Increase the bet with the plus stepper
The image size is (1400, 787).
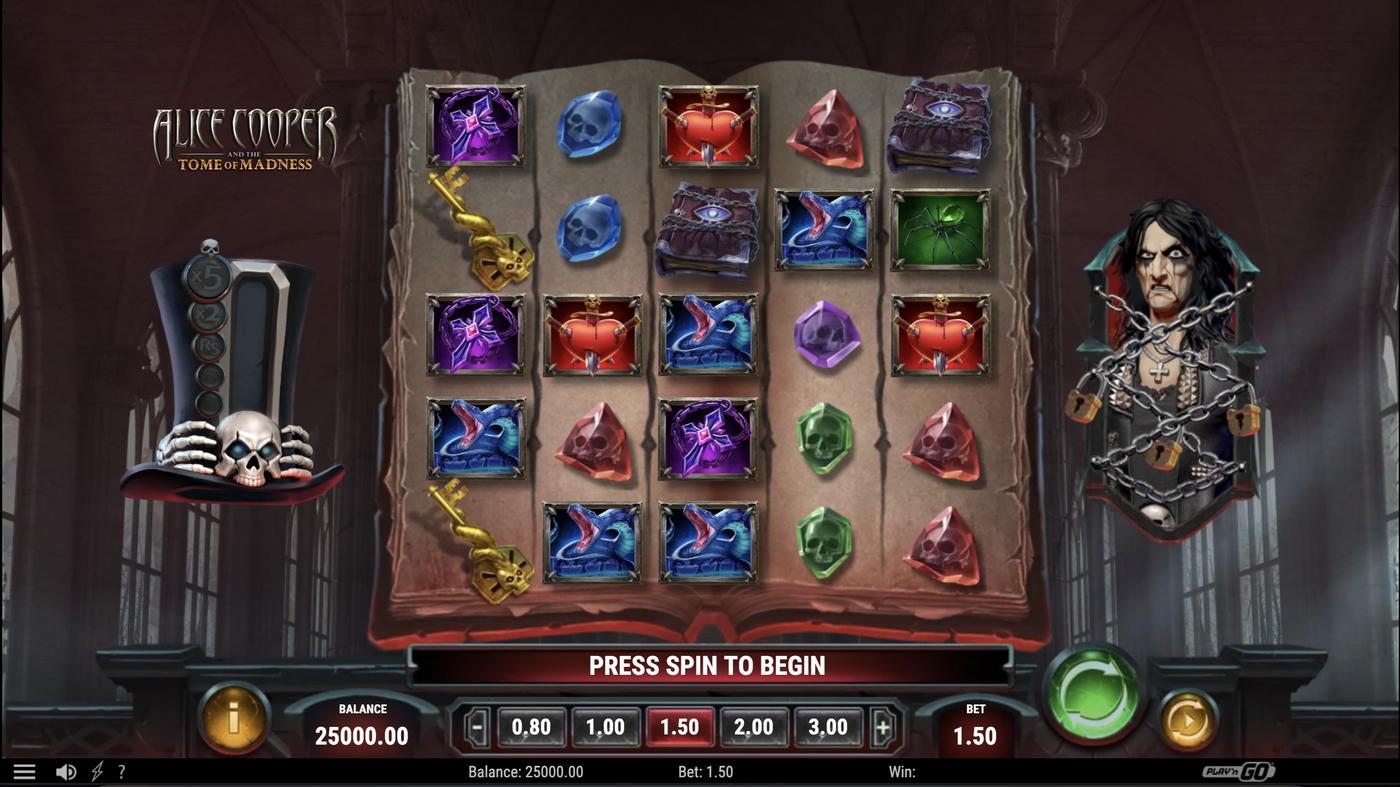[884, 727]
